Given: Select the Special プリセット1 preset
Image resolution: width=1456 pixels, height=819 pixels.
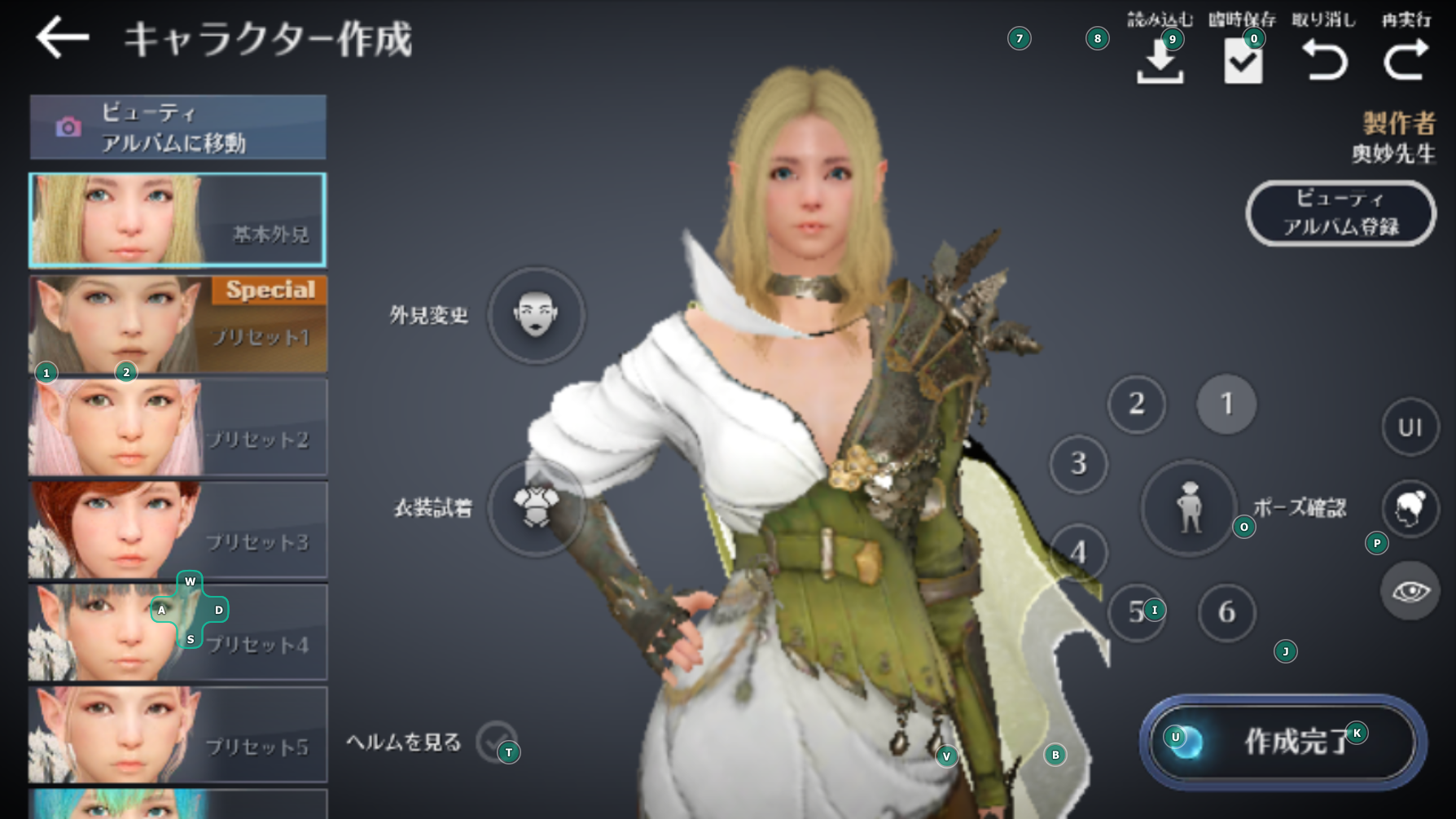Looking at the screenshot, I should tap(178, 324).
